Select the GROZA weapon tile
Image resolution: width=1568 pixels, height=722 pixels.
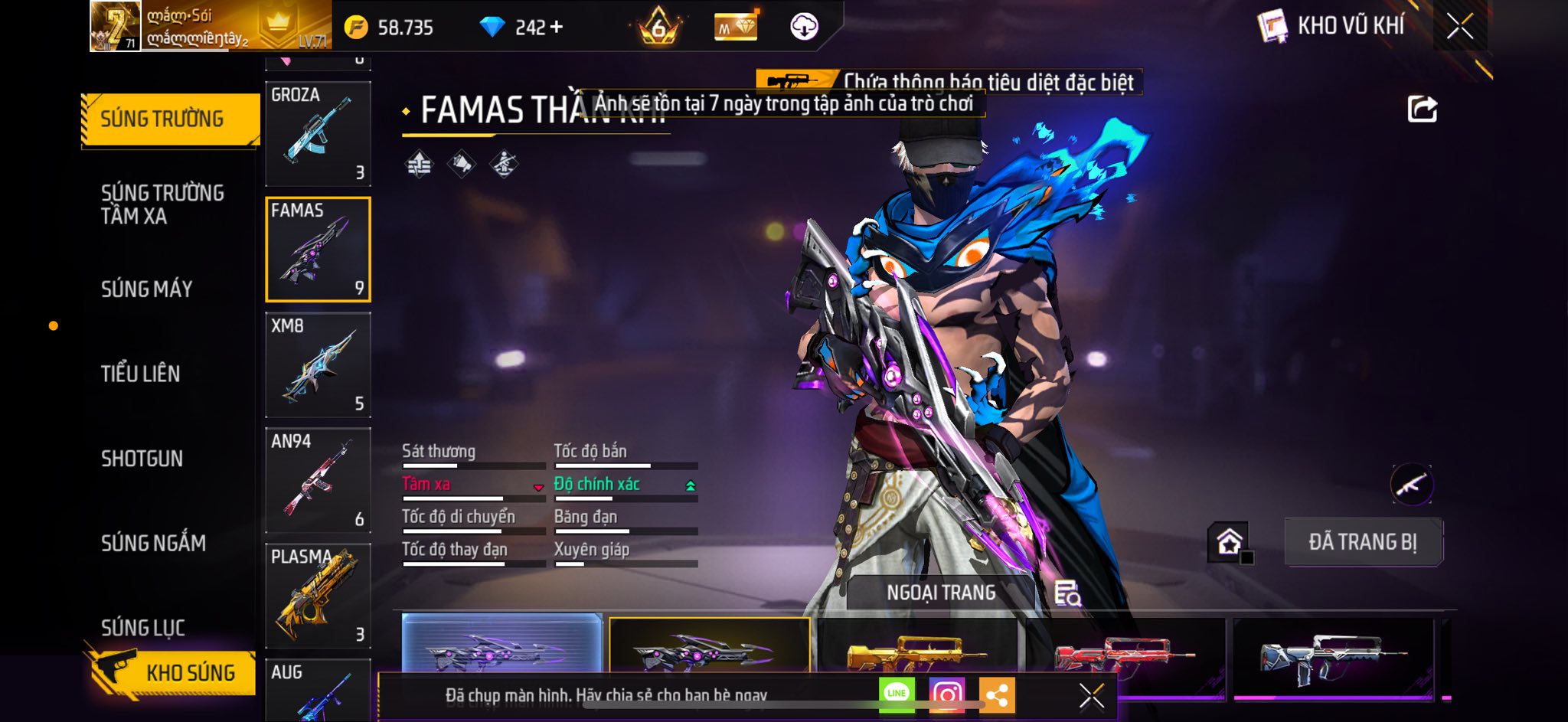coord(318,133)
